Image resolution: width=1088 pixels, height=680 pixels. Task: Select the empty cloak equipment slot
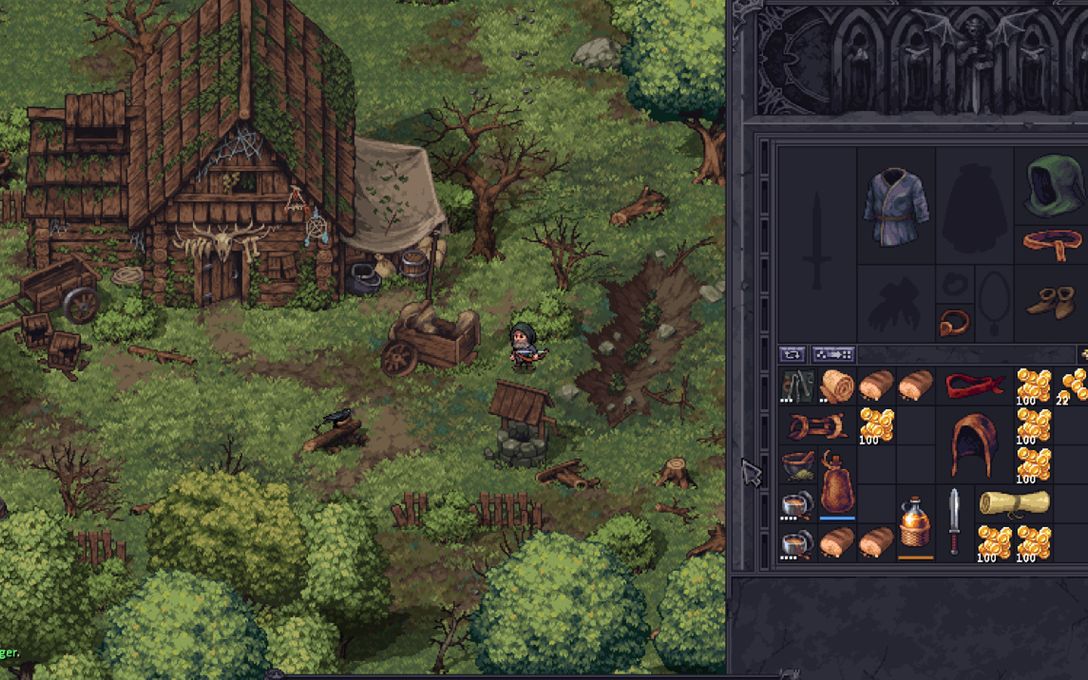[x=974, y=207]
